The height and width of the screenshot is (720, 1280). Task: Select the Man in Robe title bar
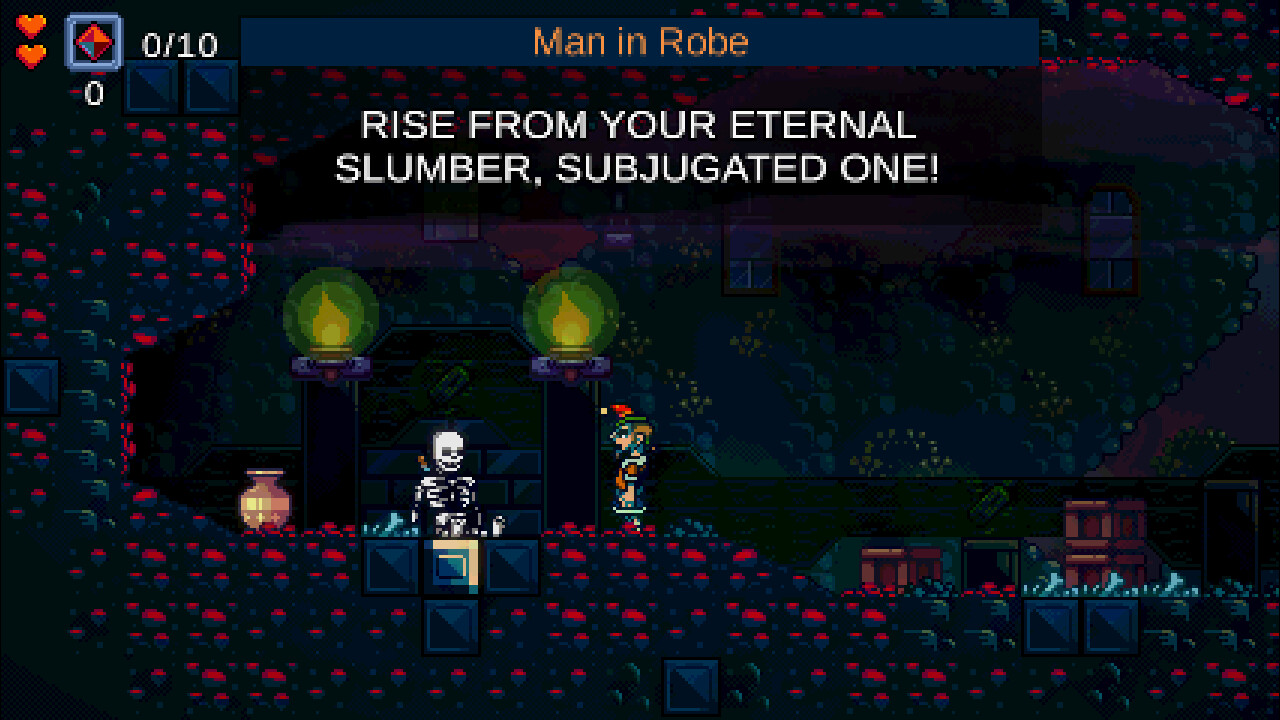[x=640, y=41]
